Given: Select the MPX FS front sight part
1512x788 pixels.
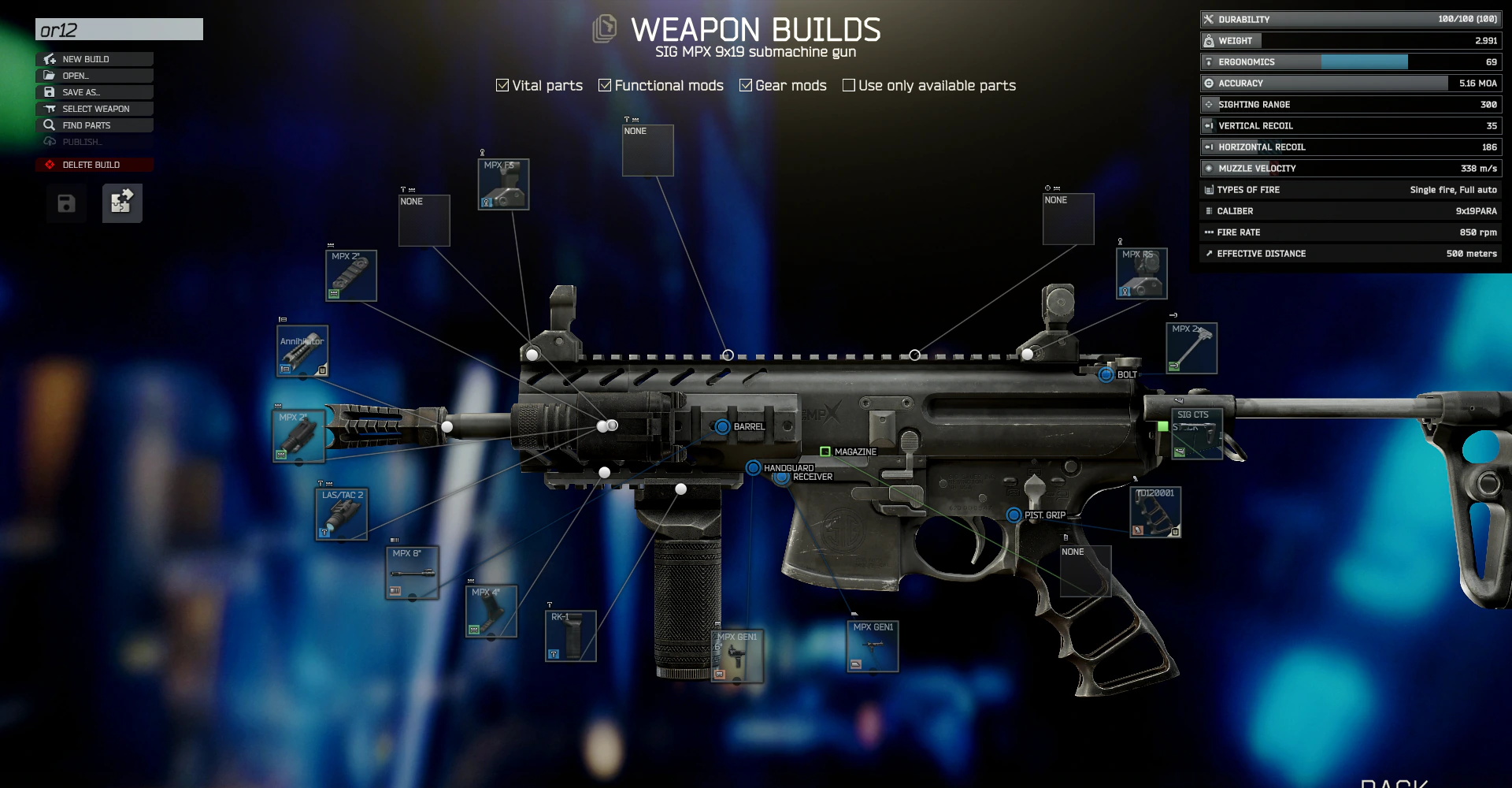Looking at the screenshot, I should coord(502,184).
